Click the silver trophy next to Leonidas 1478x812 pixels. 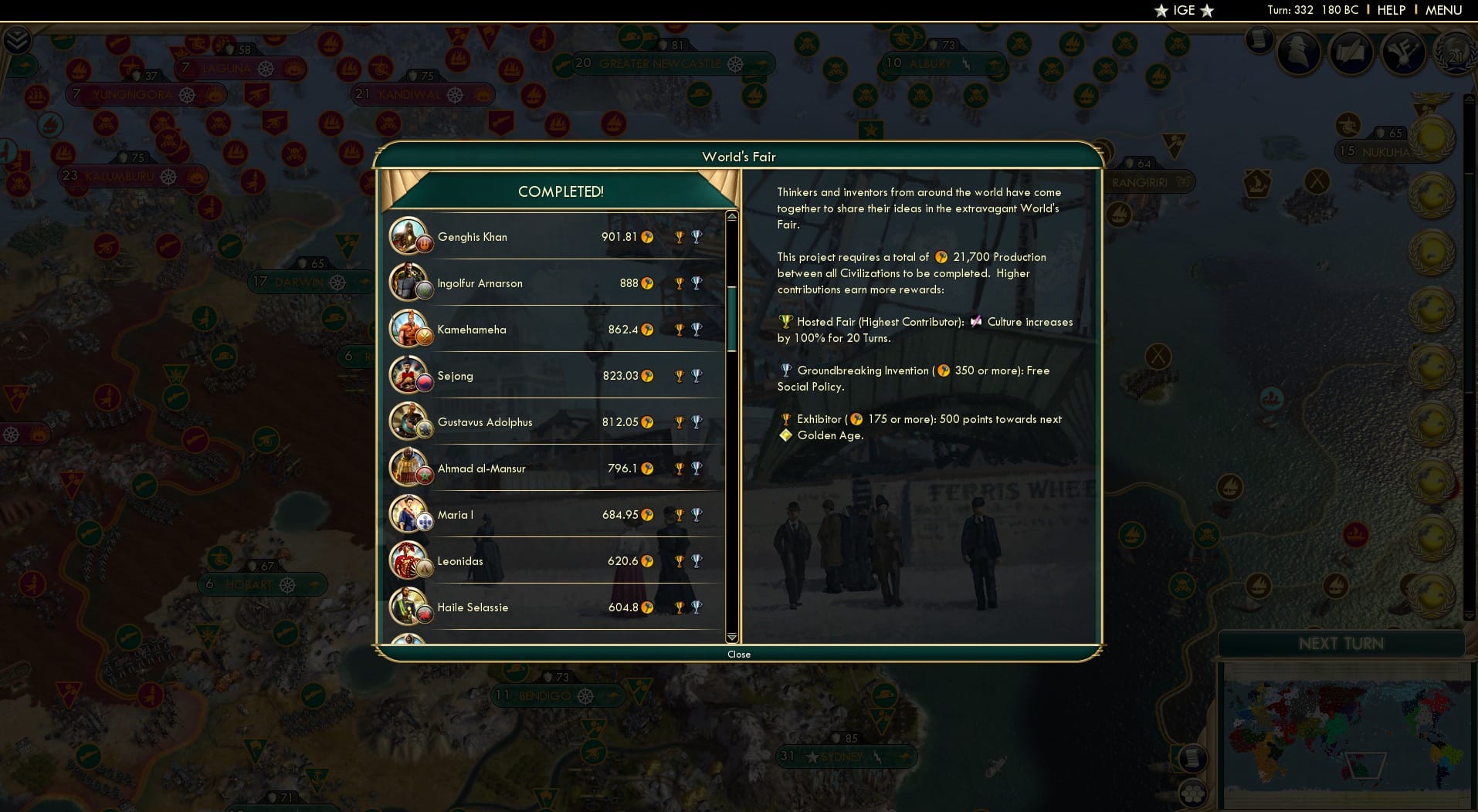[x=696, y=561]
